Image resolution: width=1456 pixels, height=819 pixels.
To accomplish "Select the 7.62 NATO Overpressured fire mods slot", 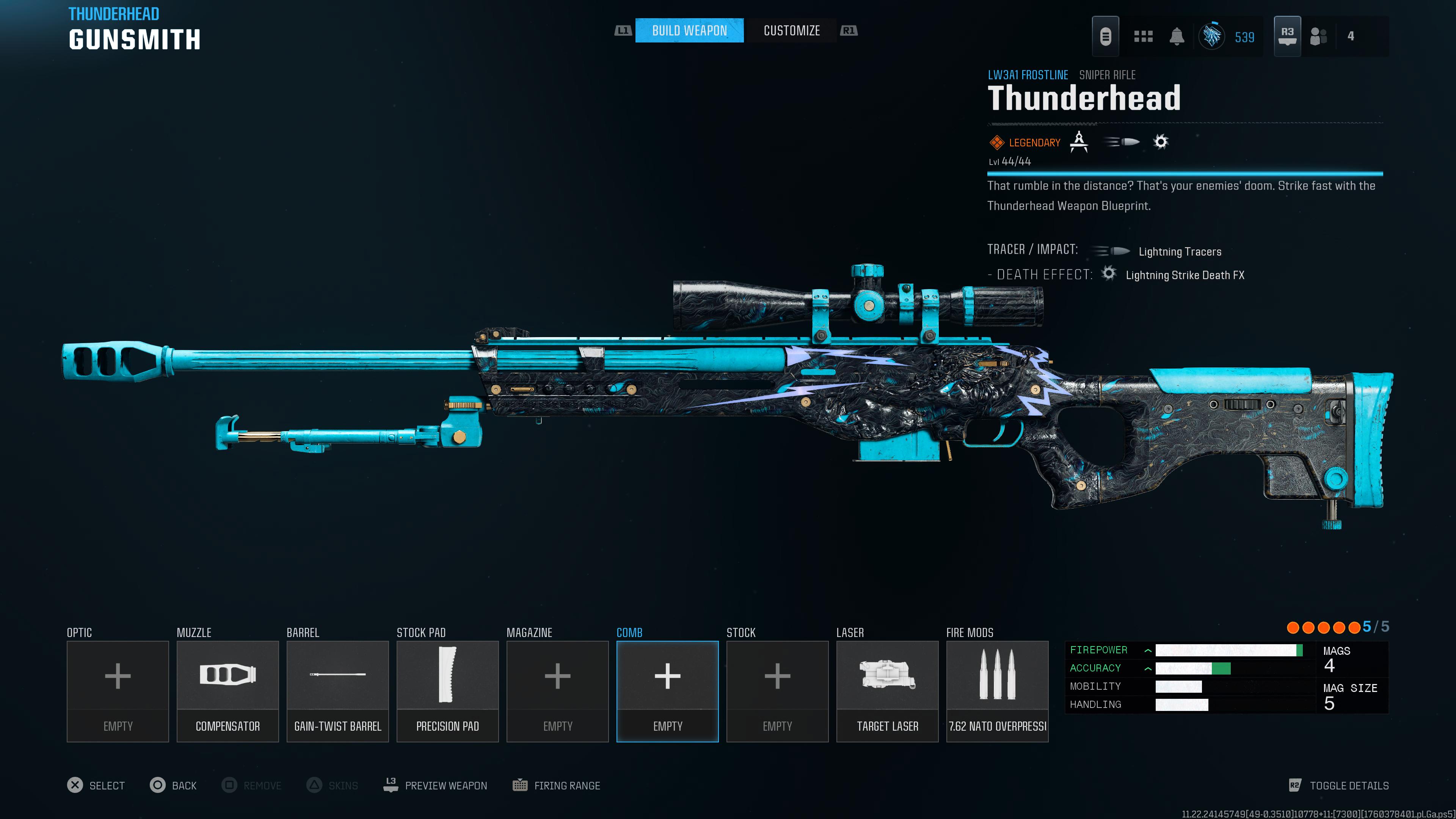I will [x=997, y=691].
